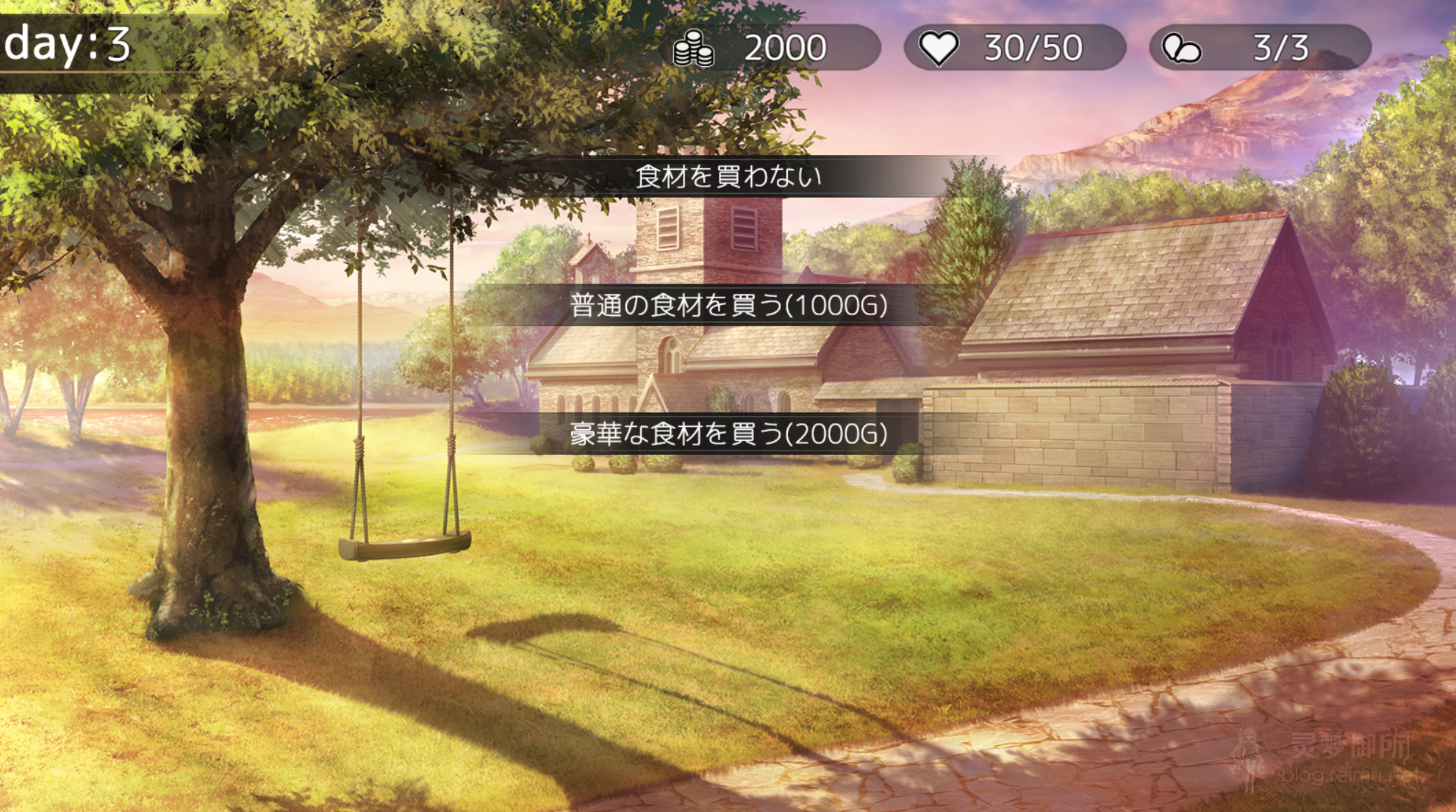Choose 普通の食材を買う(1000G) option
1456x812 pixels.
[x=729, y=306]
